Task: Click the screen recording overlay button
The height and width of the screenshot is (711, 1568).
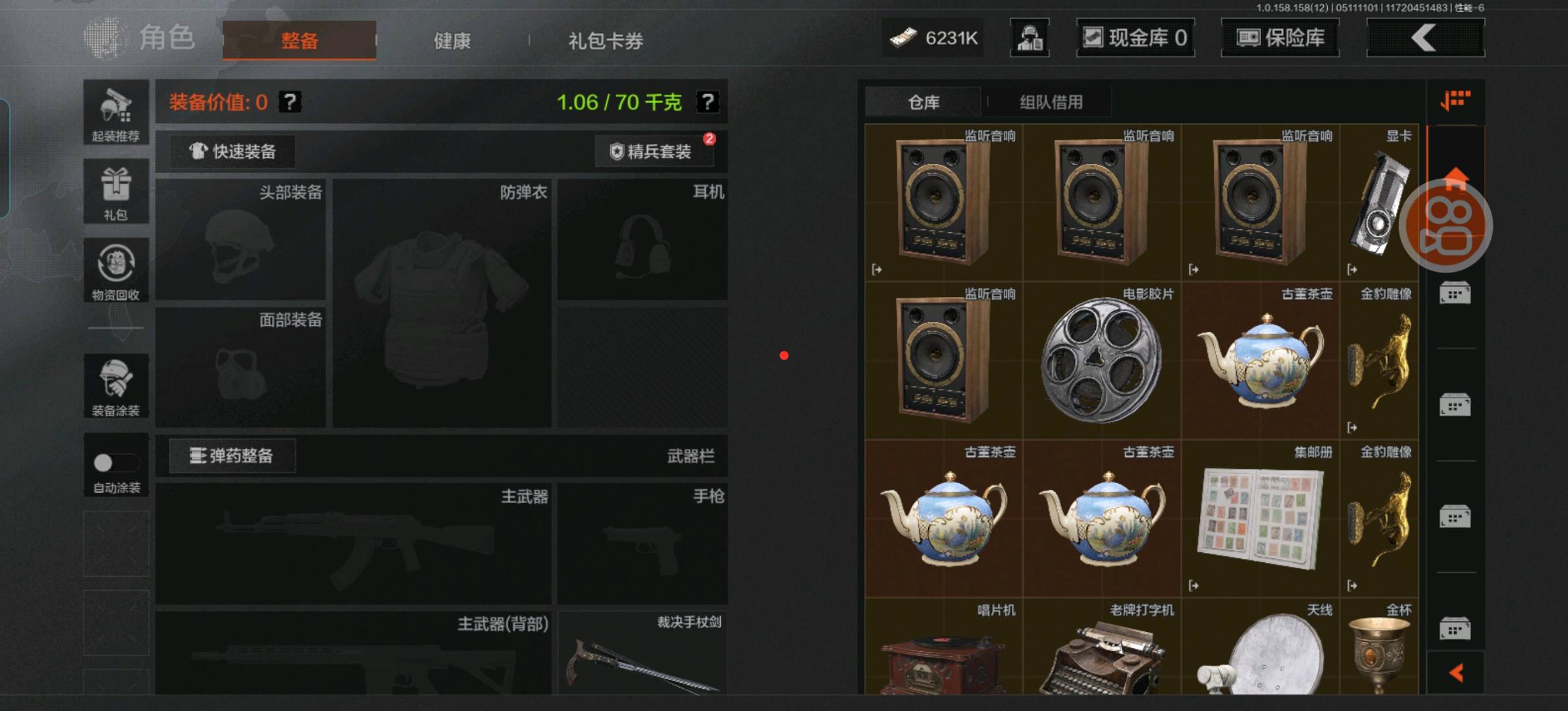Action: coord(1446,226)
